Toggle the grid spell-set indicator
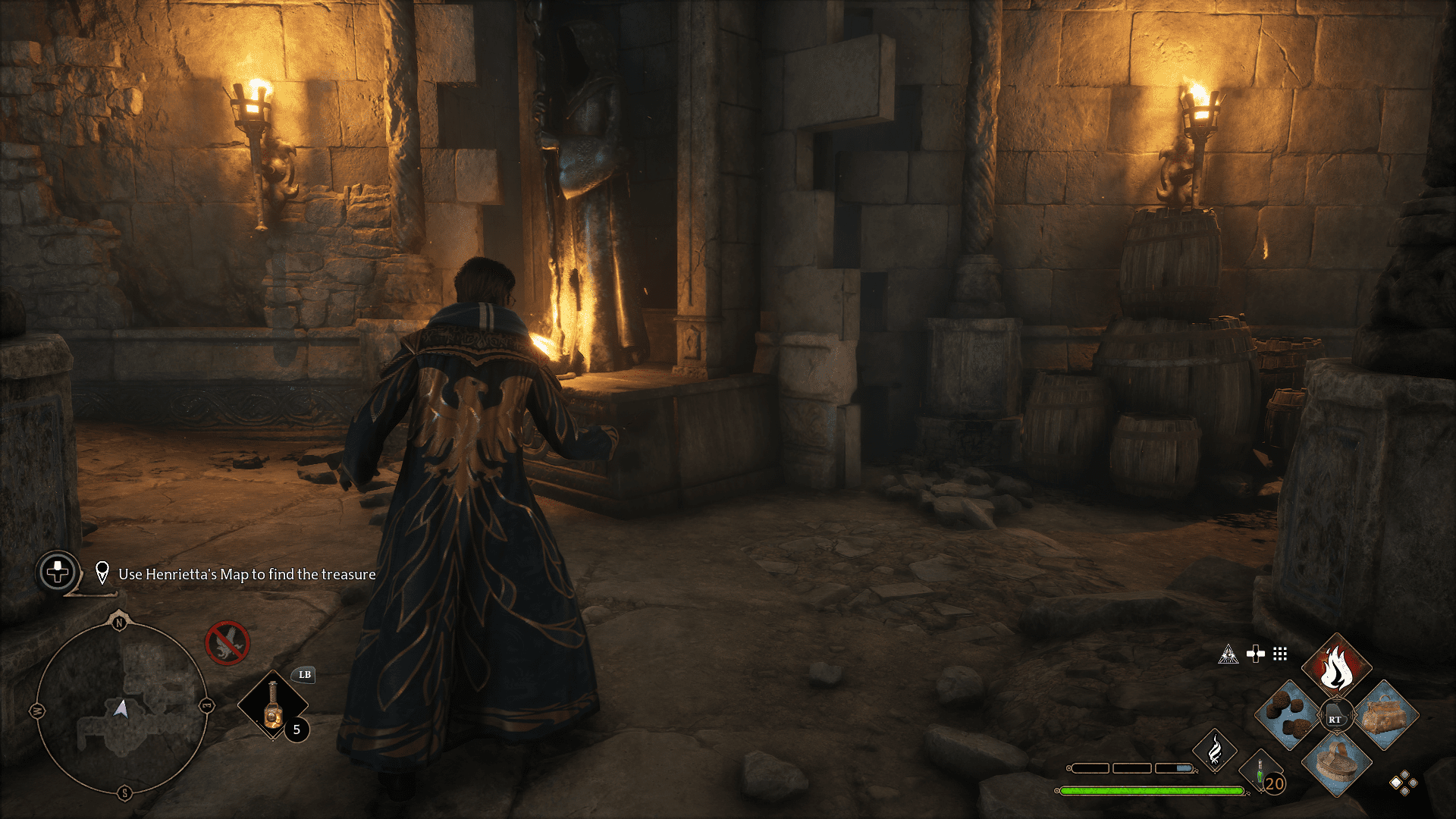The width and height of the screenshot is (1456, 819). (x=1279, y=654)
